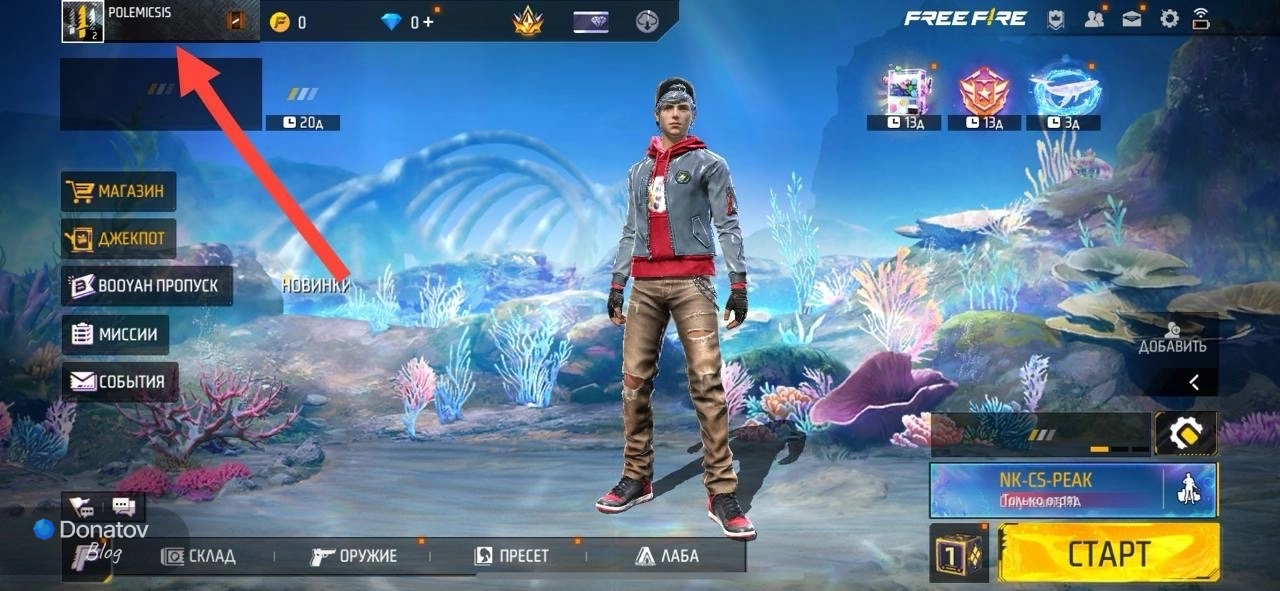Open the Пресет preset tab
Viewport: 1280px width, 591px height.
(x=511, y=556)
